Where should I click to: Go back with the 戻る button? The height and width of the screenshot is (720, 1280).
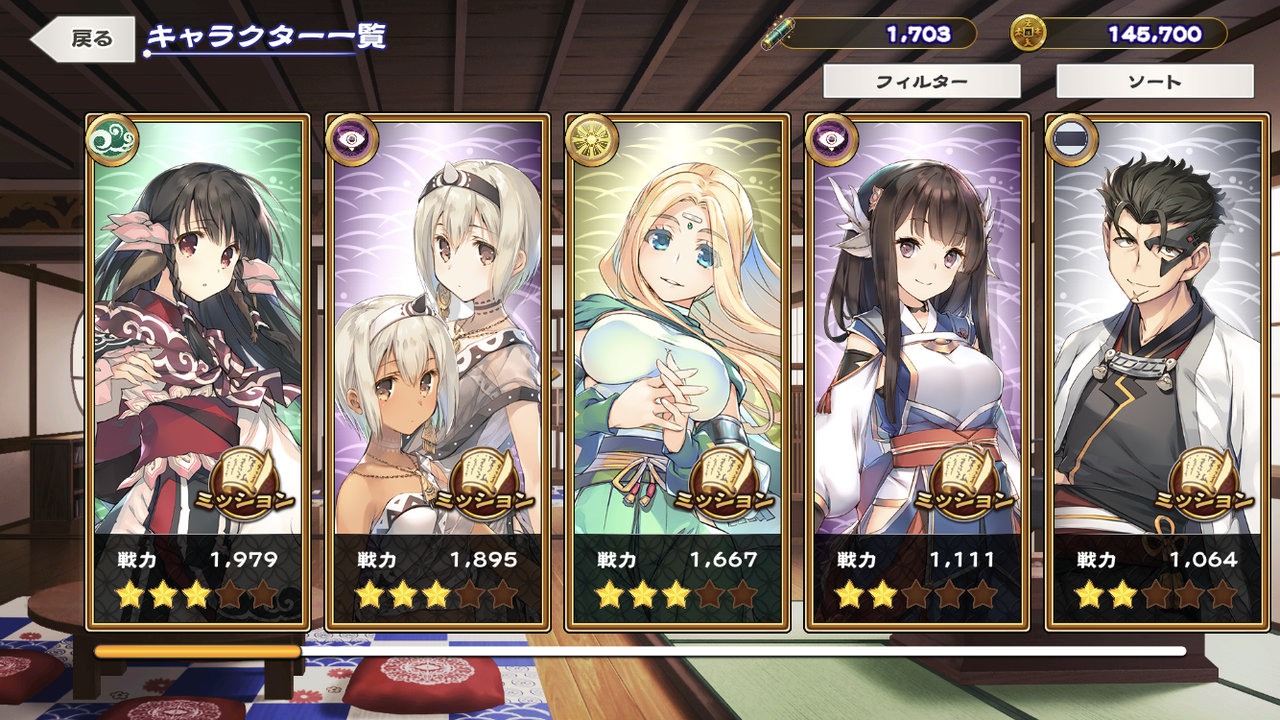(85, 39)
